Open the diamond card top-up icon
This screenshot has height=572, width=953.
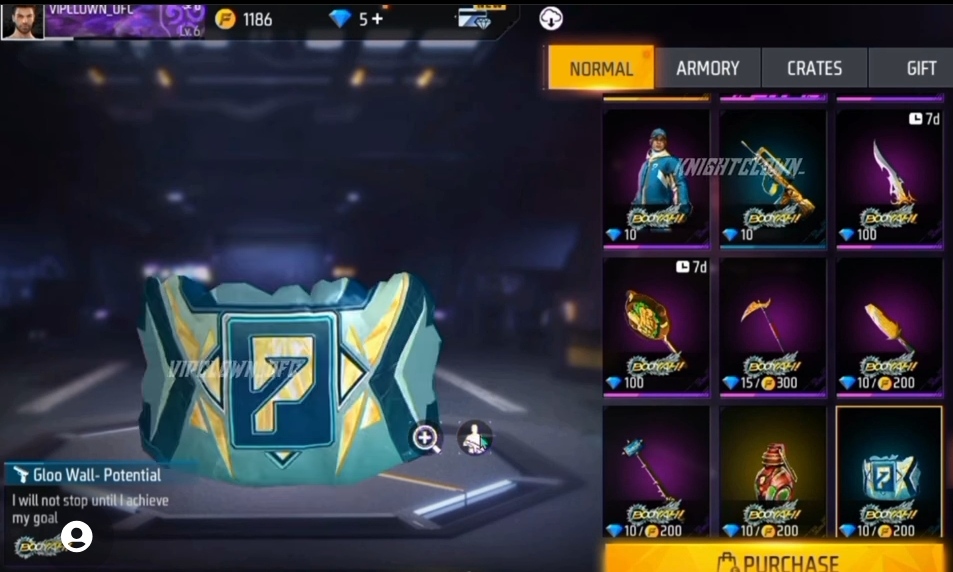point(474,19)
